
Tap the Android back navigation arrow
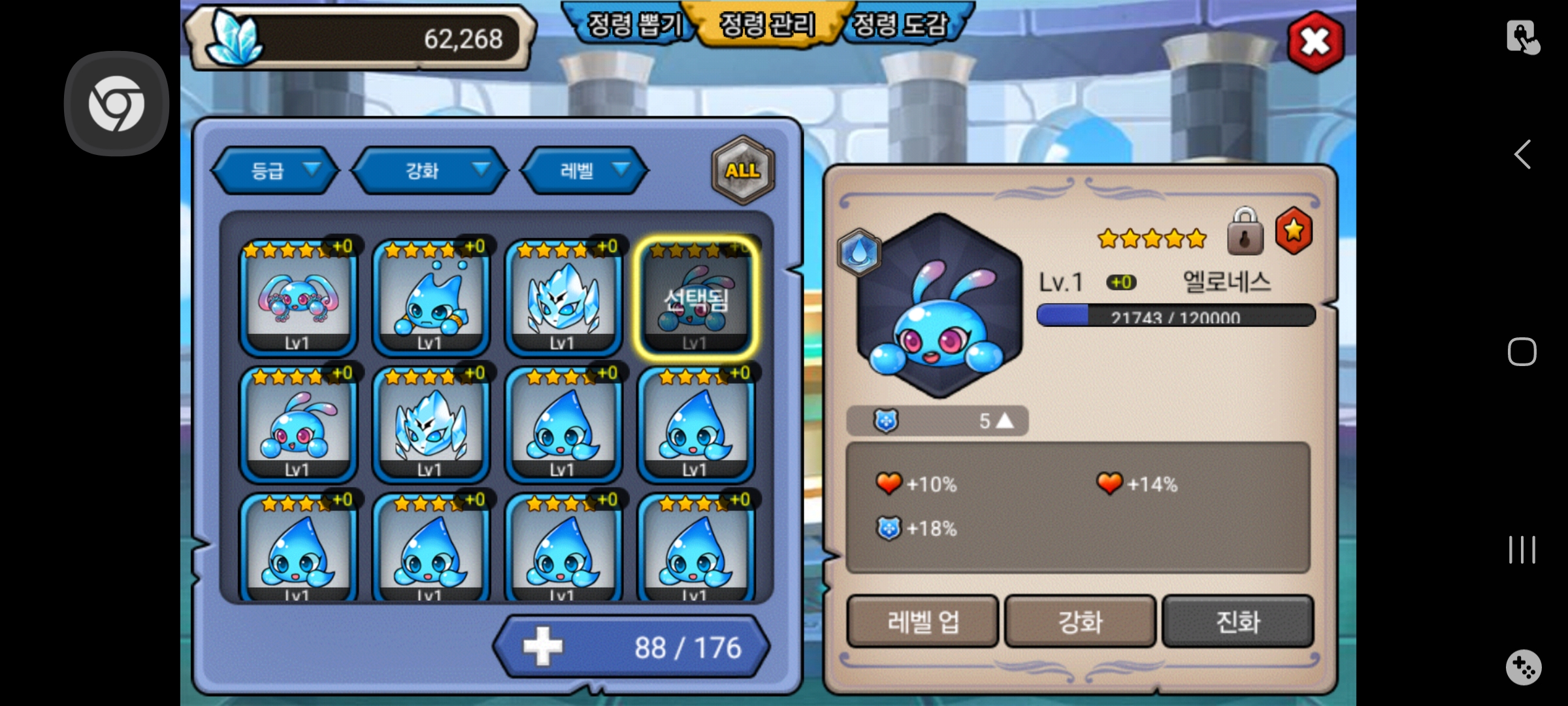pos(1522,155)
